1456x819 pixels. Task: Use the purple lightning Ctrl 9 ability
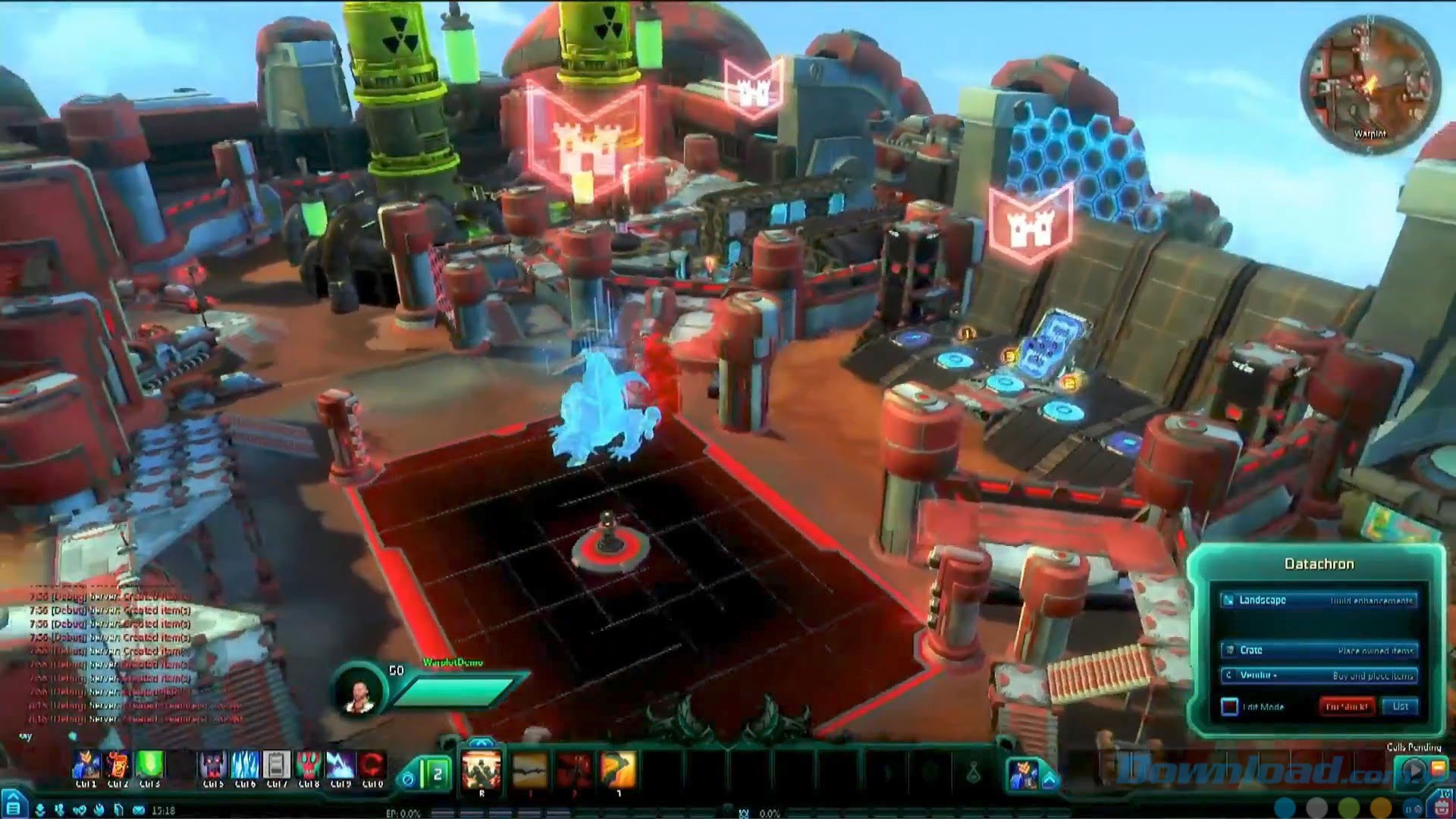pos(340,766)
